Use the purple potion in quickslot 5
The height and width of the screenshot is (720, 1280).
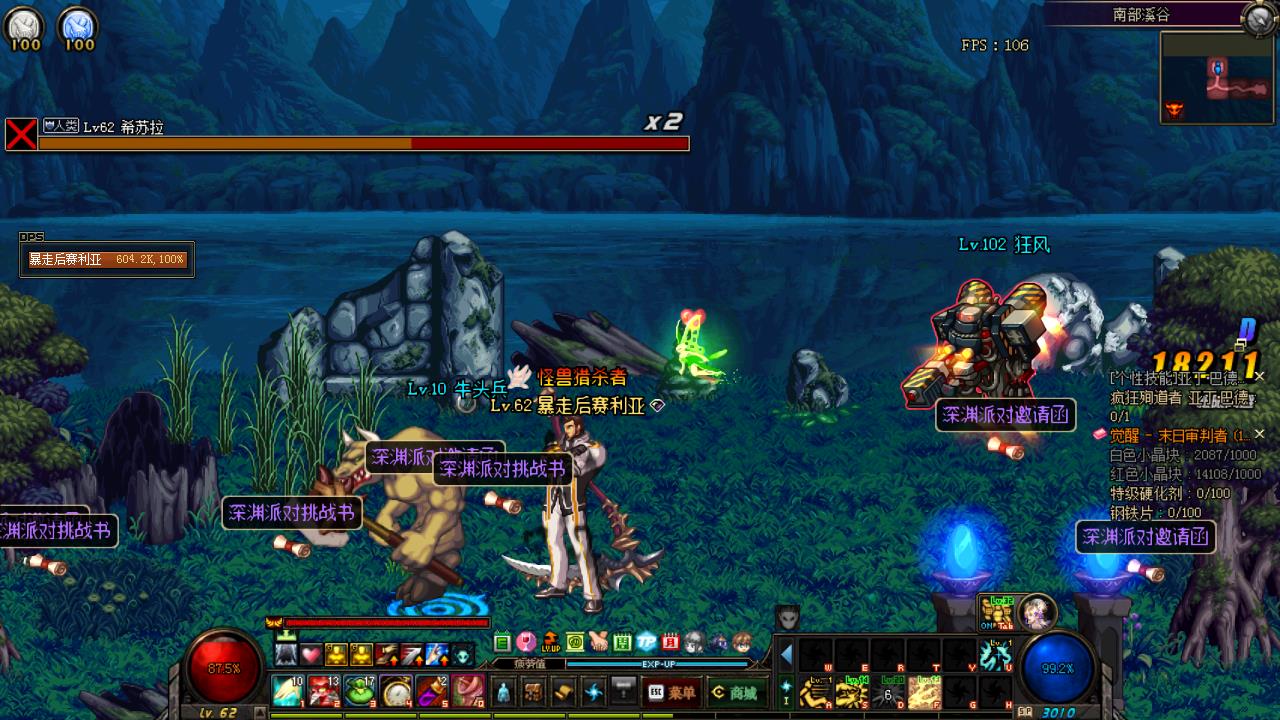pyautogui.click(x=432, y=691)
